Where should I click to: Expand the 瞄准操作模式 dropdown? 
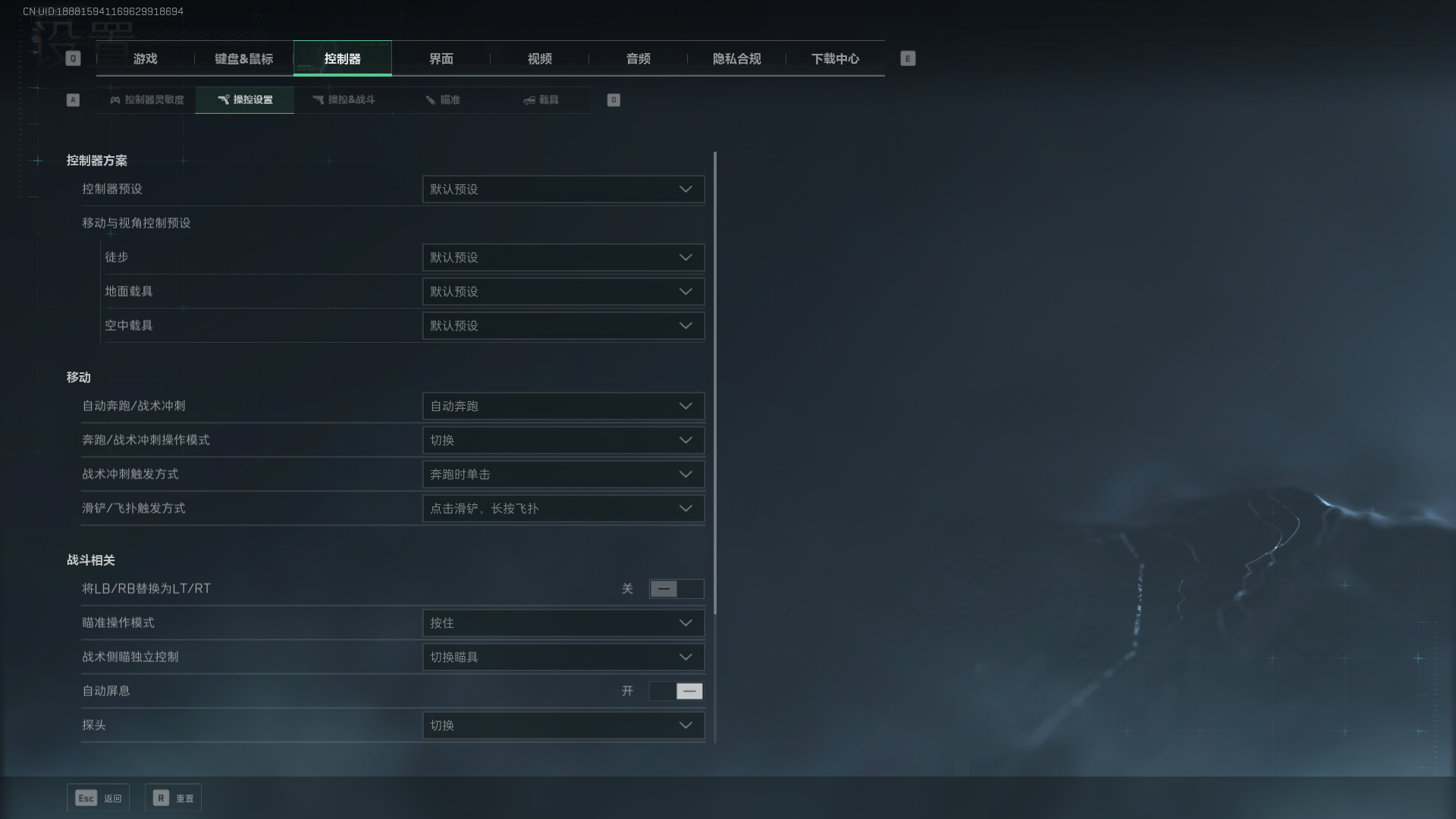tap(563, 623)
